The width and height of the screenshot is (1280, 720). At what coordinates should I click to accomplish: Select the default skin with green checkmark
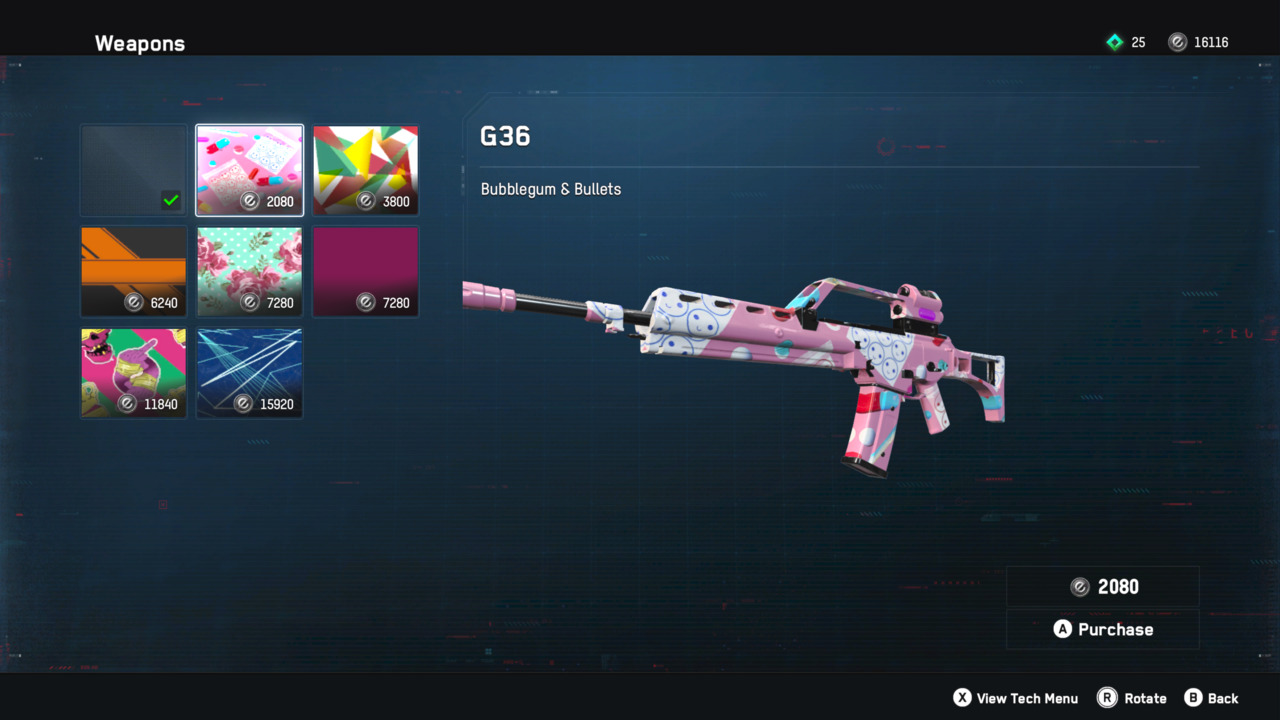(134, 170)
